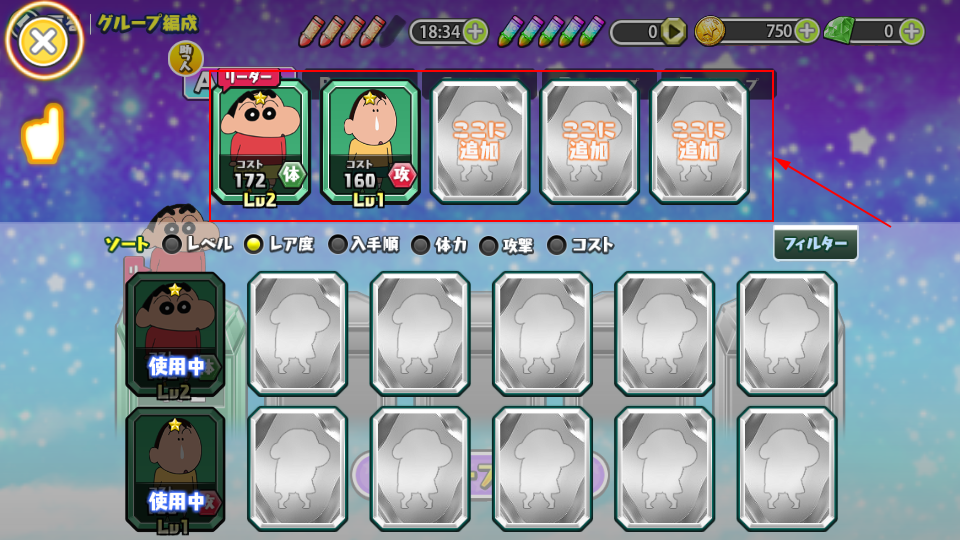Select the green team card with cost 160
This screenshot has width=960, height=540.
pyautogui.click(x=370, y=141)
